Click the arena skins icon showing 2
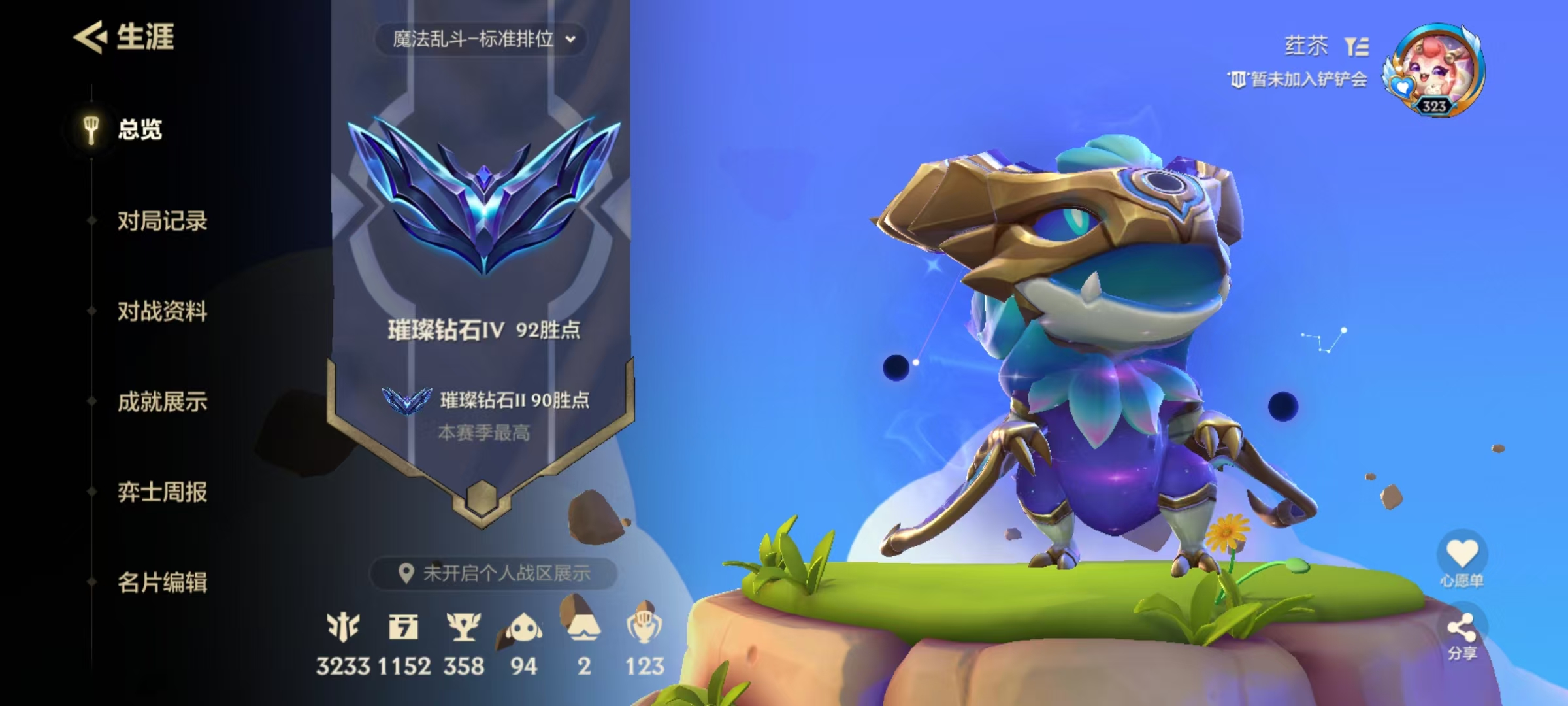1568x706 pixels. point(584,626)
